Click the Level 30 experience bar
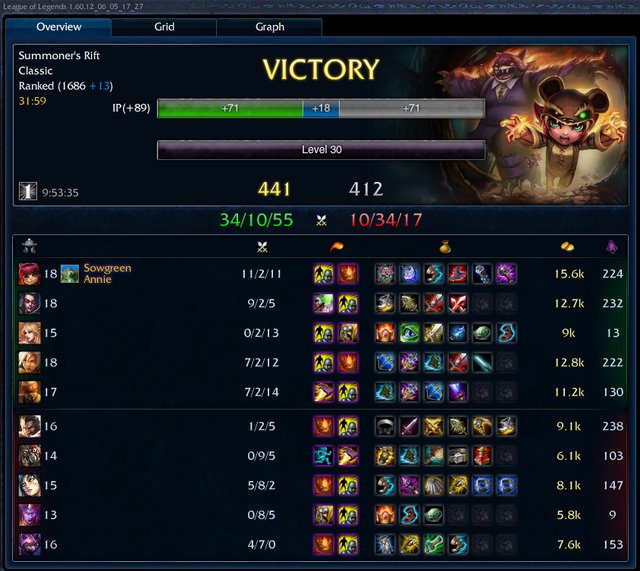640x571 pixels. tap(321, 150)
